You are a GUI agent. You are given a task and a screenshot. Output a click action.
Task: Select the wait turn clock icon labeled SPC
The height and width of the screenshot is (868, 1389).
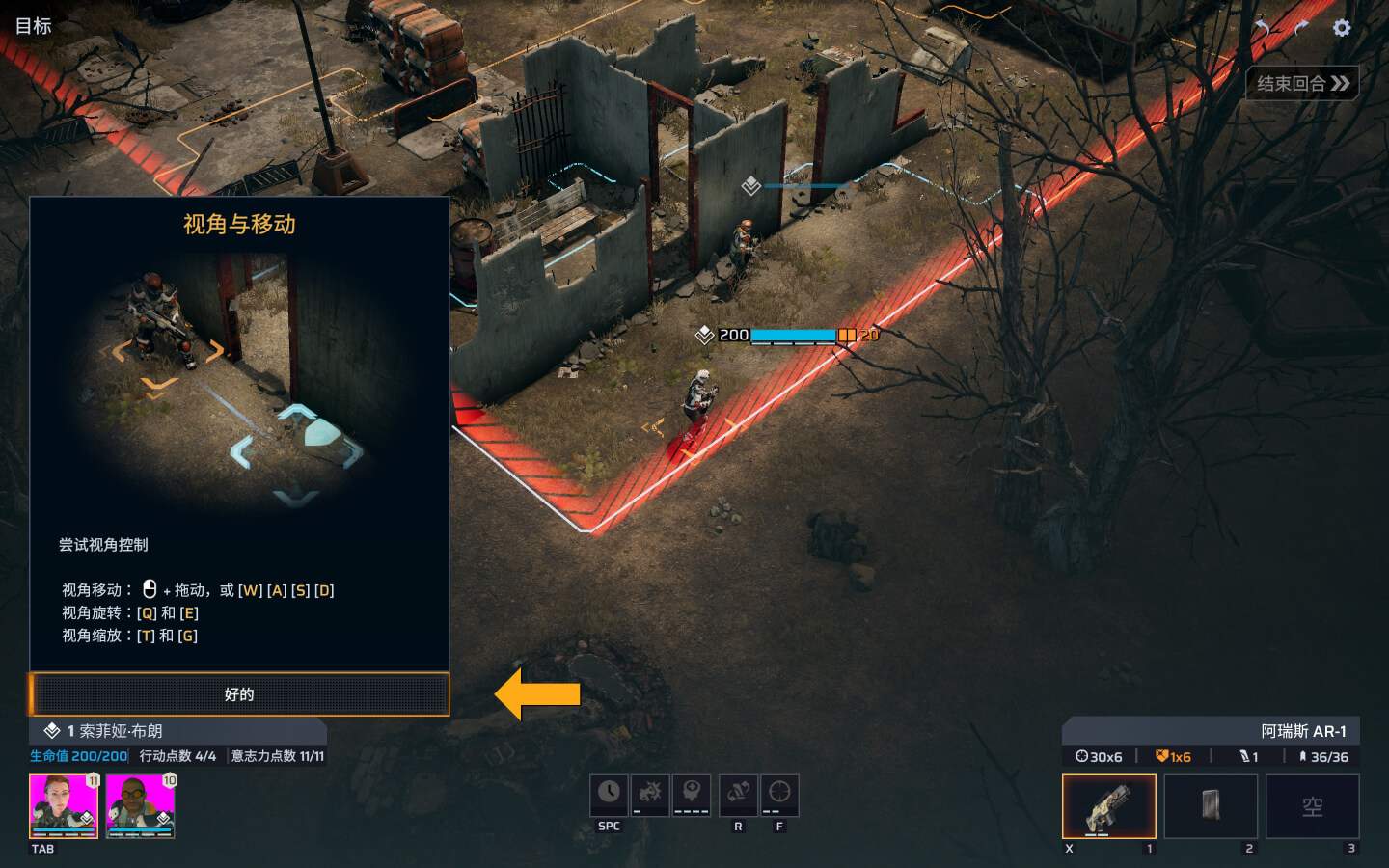pyautogui.click(x=609, y=794)
